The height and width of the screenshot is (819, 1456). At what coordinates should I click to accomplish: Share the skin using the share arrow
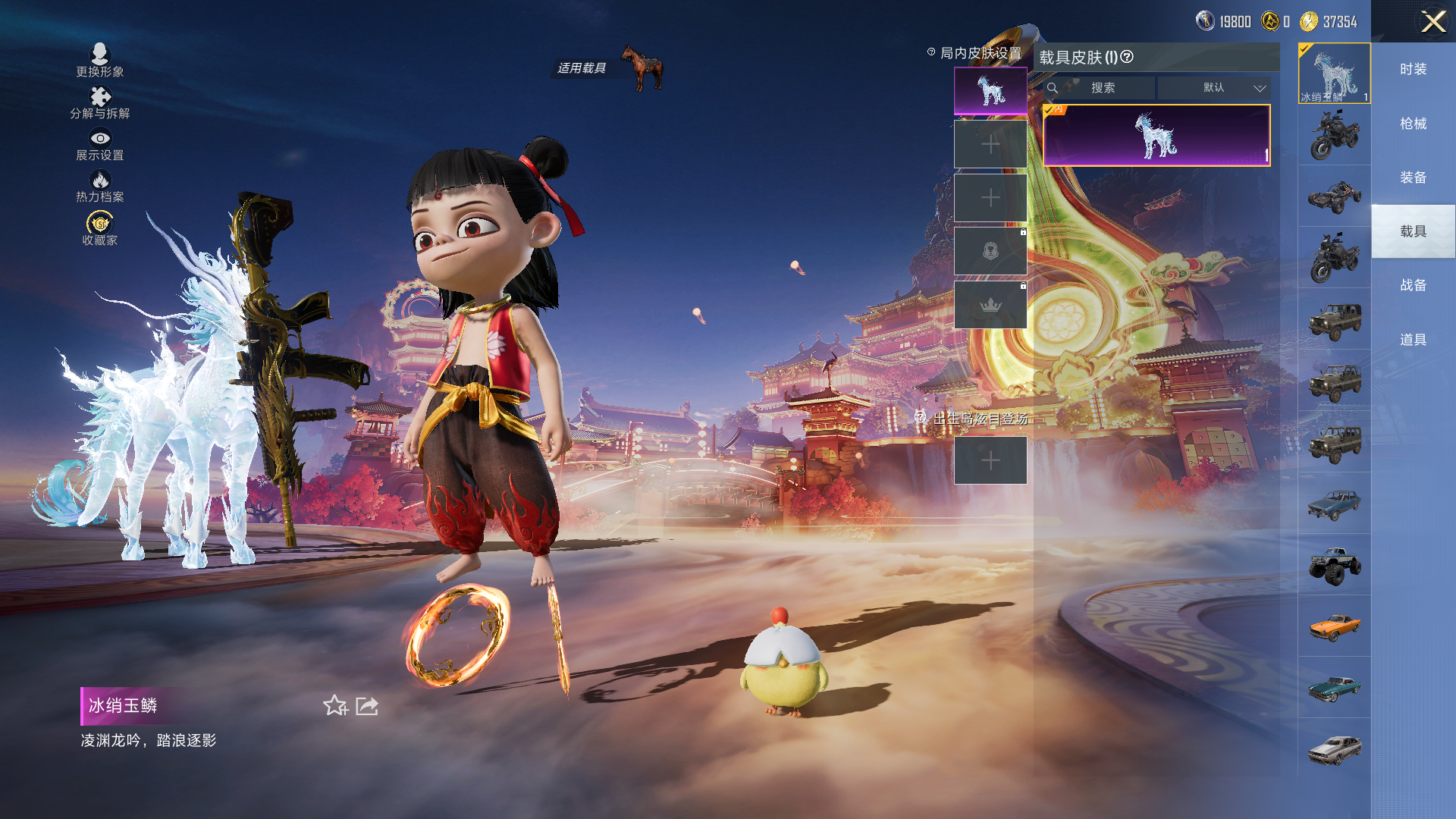pyautogui.click(x=367, y=706)
